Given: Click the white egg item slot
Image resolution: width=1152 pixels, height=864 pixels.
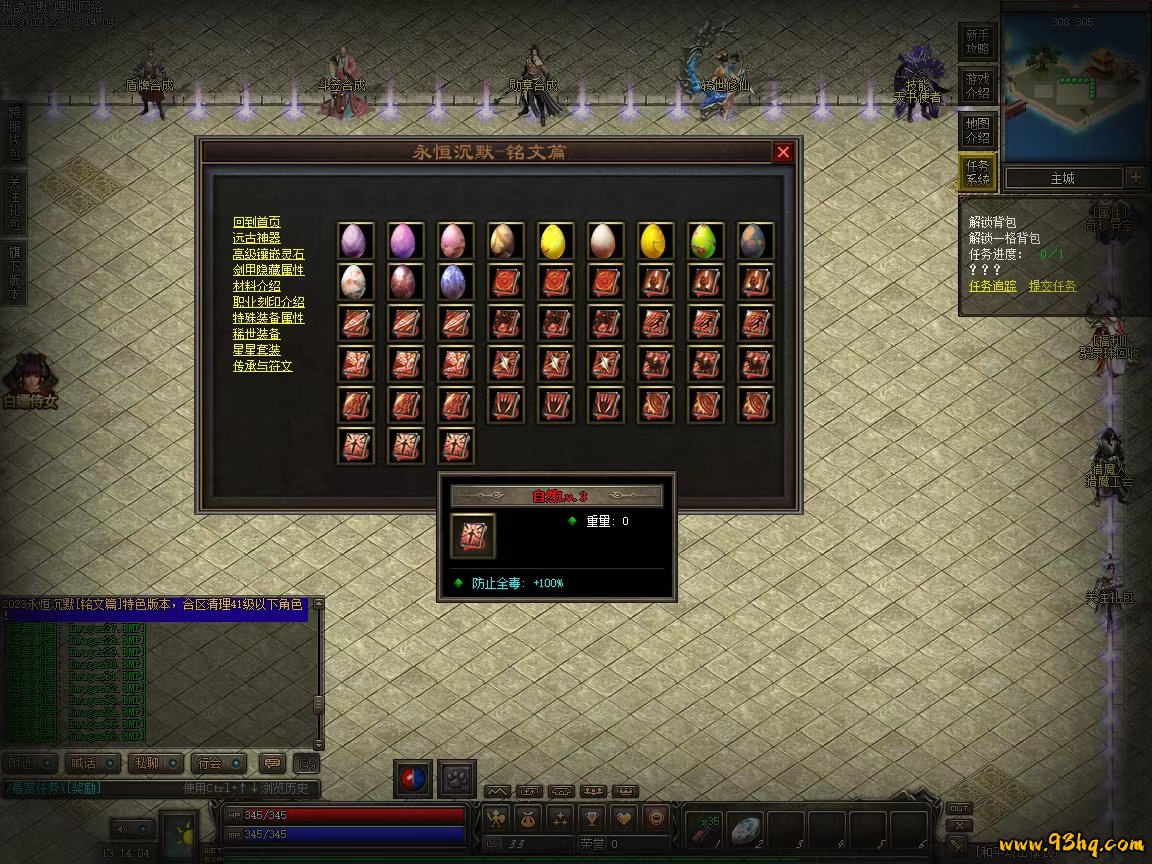Looking at the screenshot, I should coord(606,240).
